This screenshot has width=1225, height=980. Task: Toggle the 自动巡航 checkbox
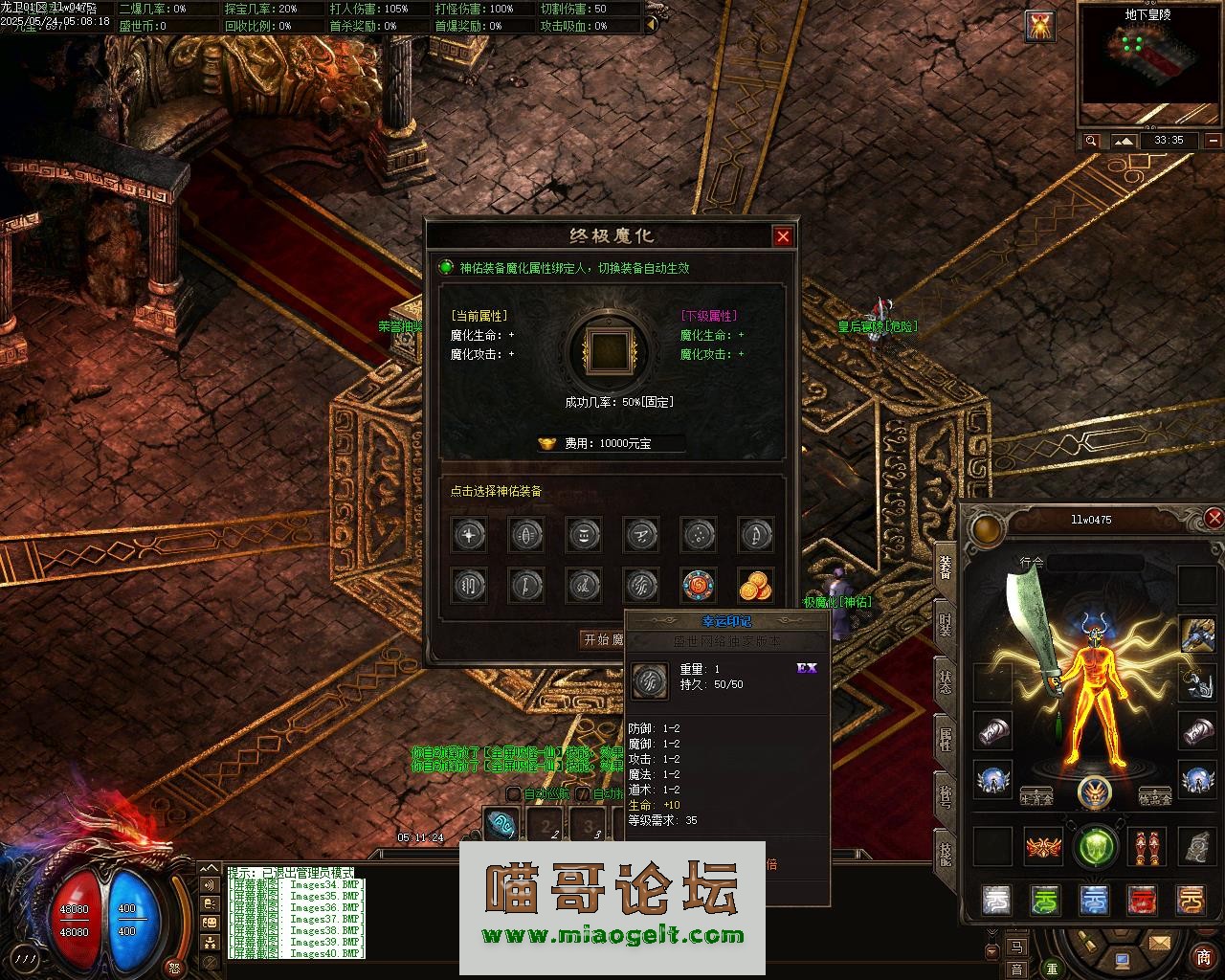514,793
